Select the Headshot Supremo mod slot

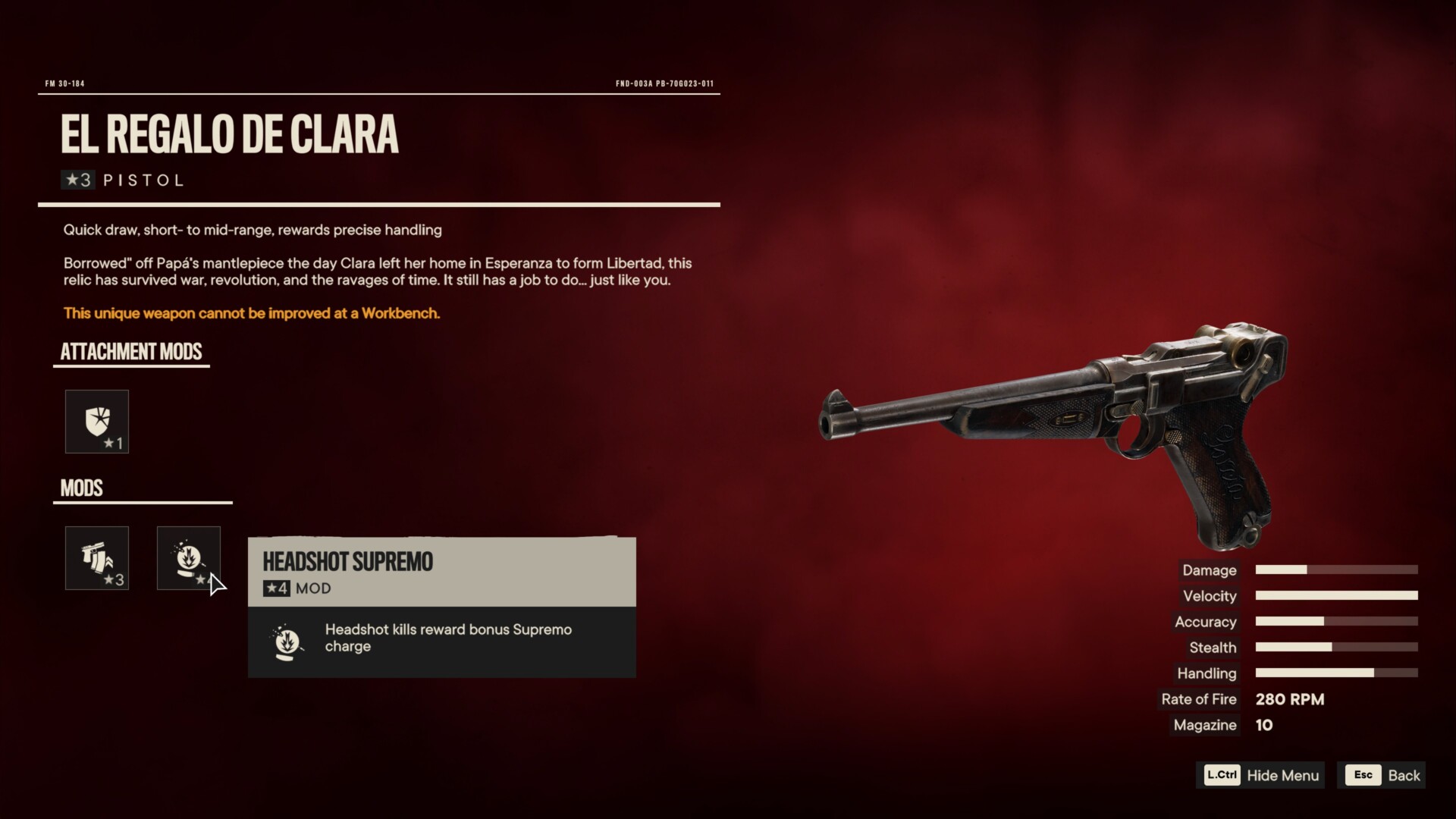(x=188, y=558)
